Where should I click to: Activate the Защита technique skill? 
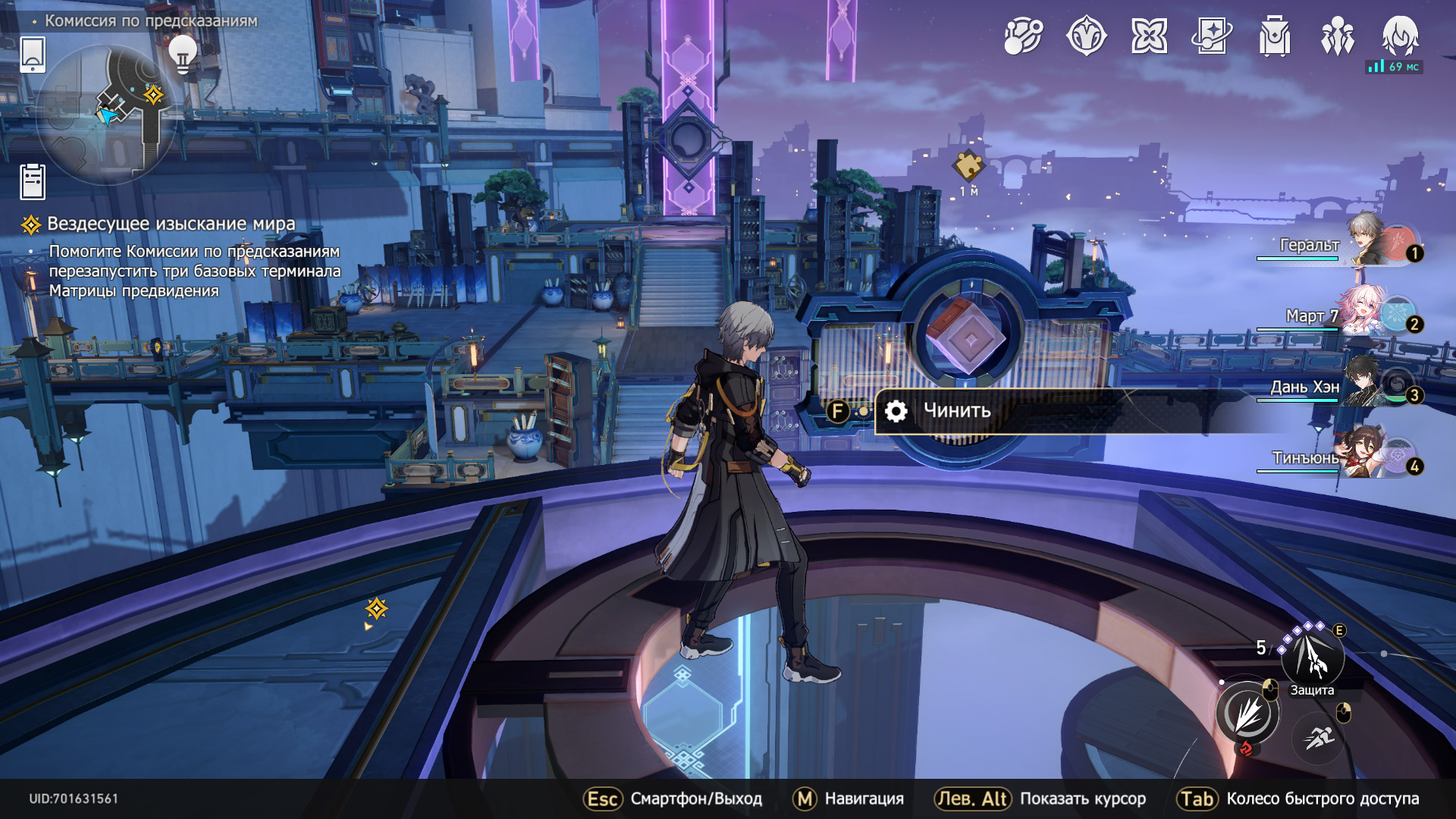coord(1313,657)
